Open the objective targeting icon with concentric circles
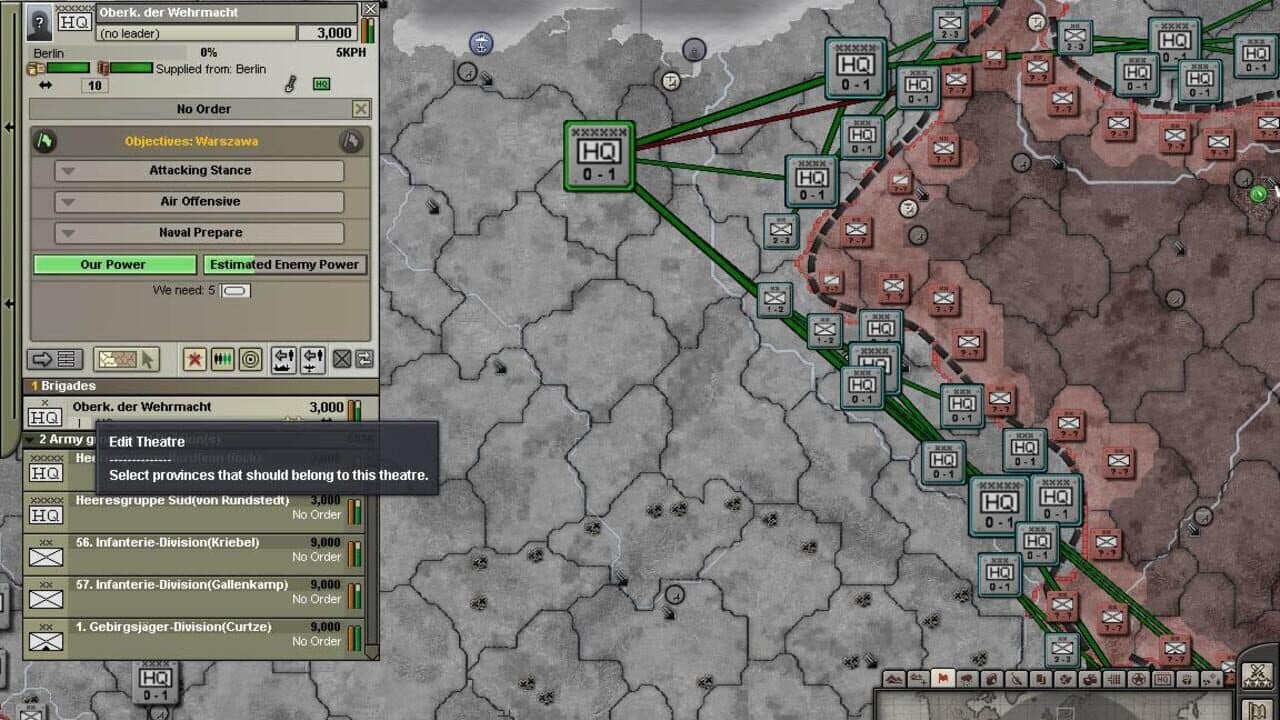 point(249,360)
